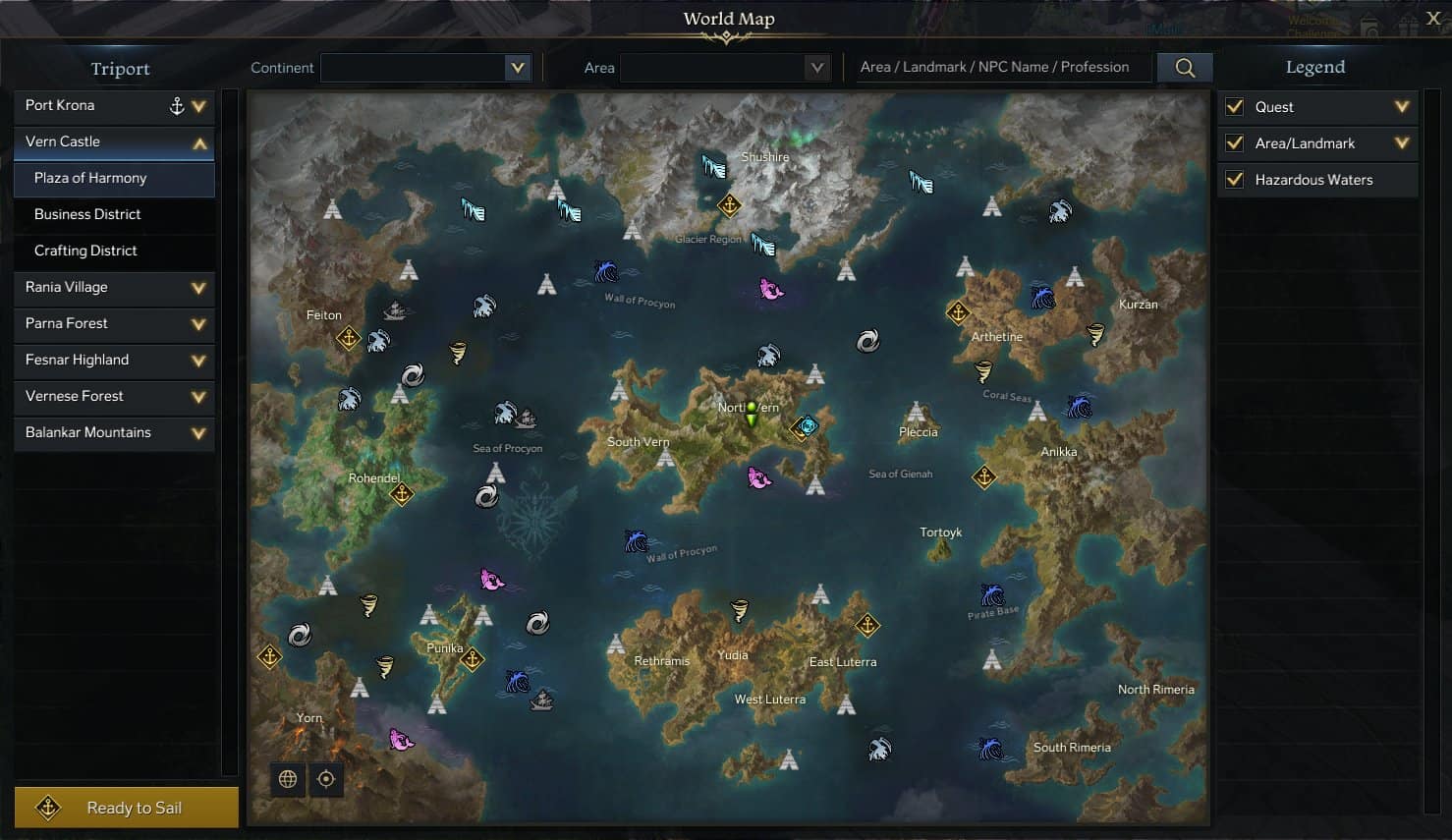The width and height of the screenshot is (1452, 840).
Task: Click the Ready to Sail button
Action: pos(127,808)
